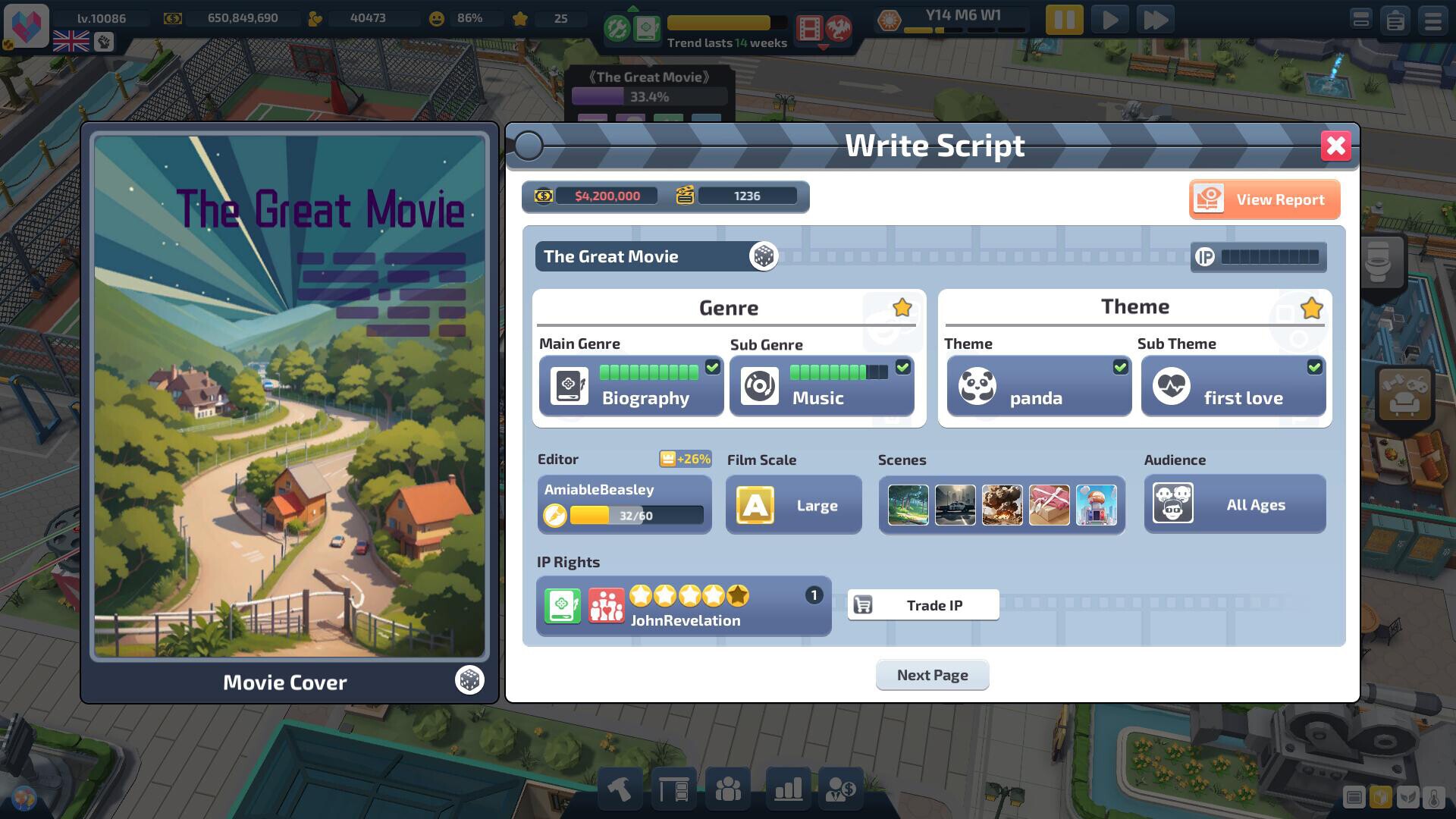1456x819 pixels.
Task: View statistics via the bar chart icon
Action: (786, 789)
